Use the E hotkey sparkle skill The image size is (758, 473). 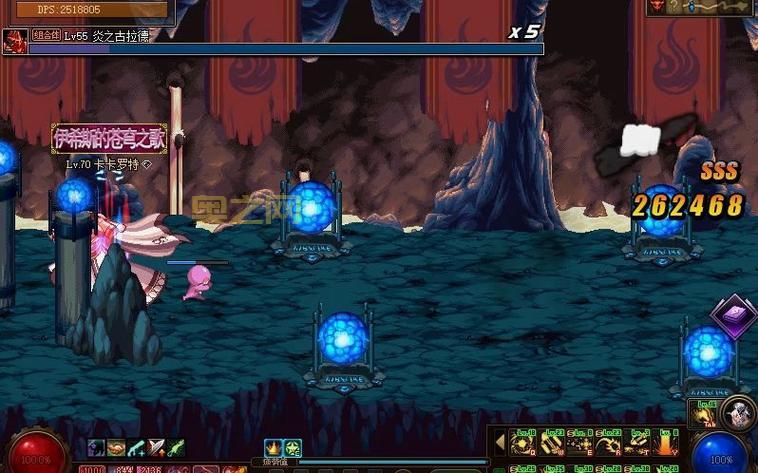(580, 442)
